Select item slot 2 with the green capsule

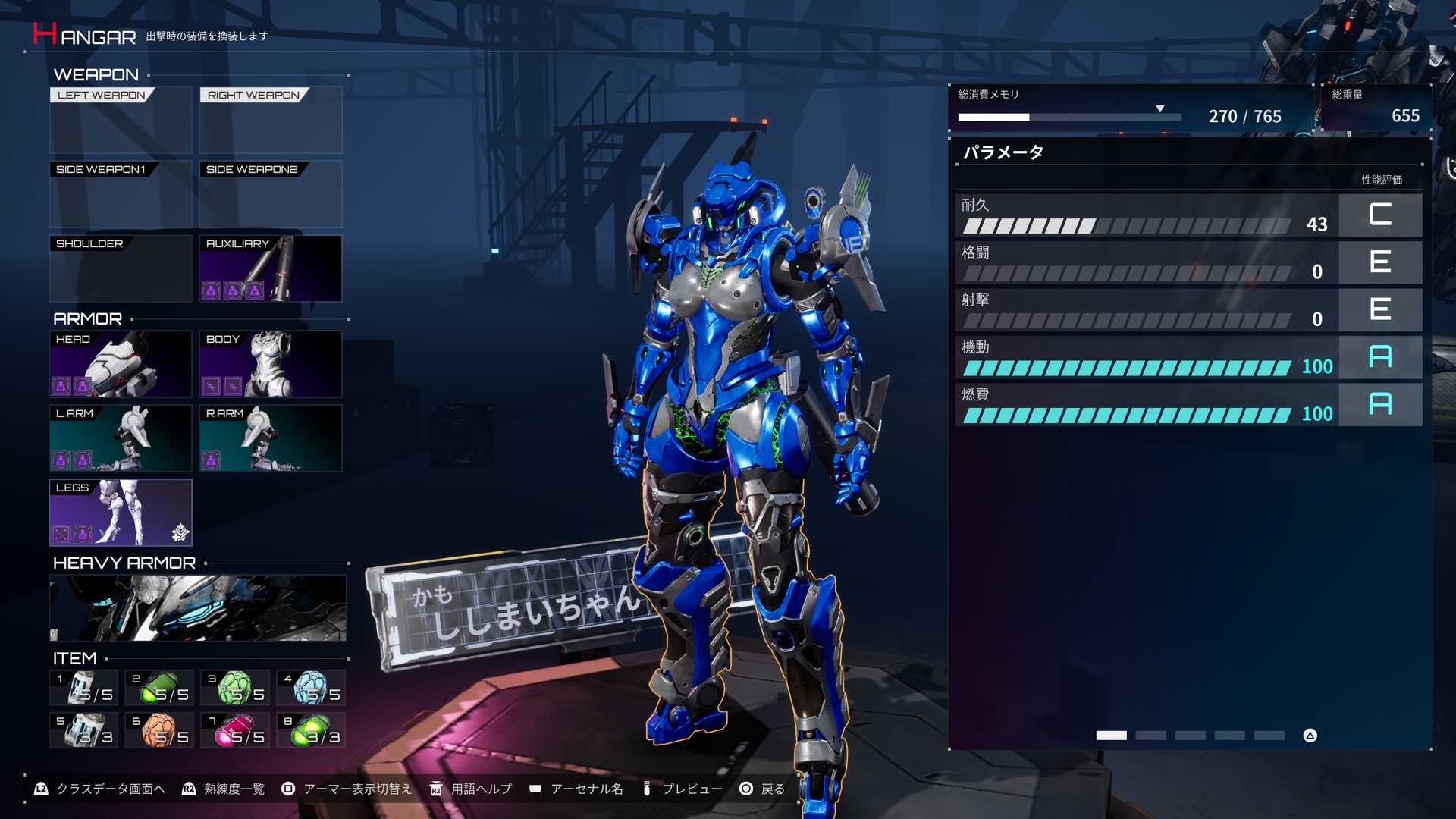click(160, 688)
